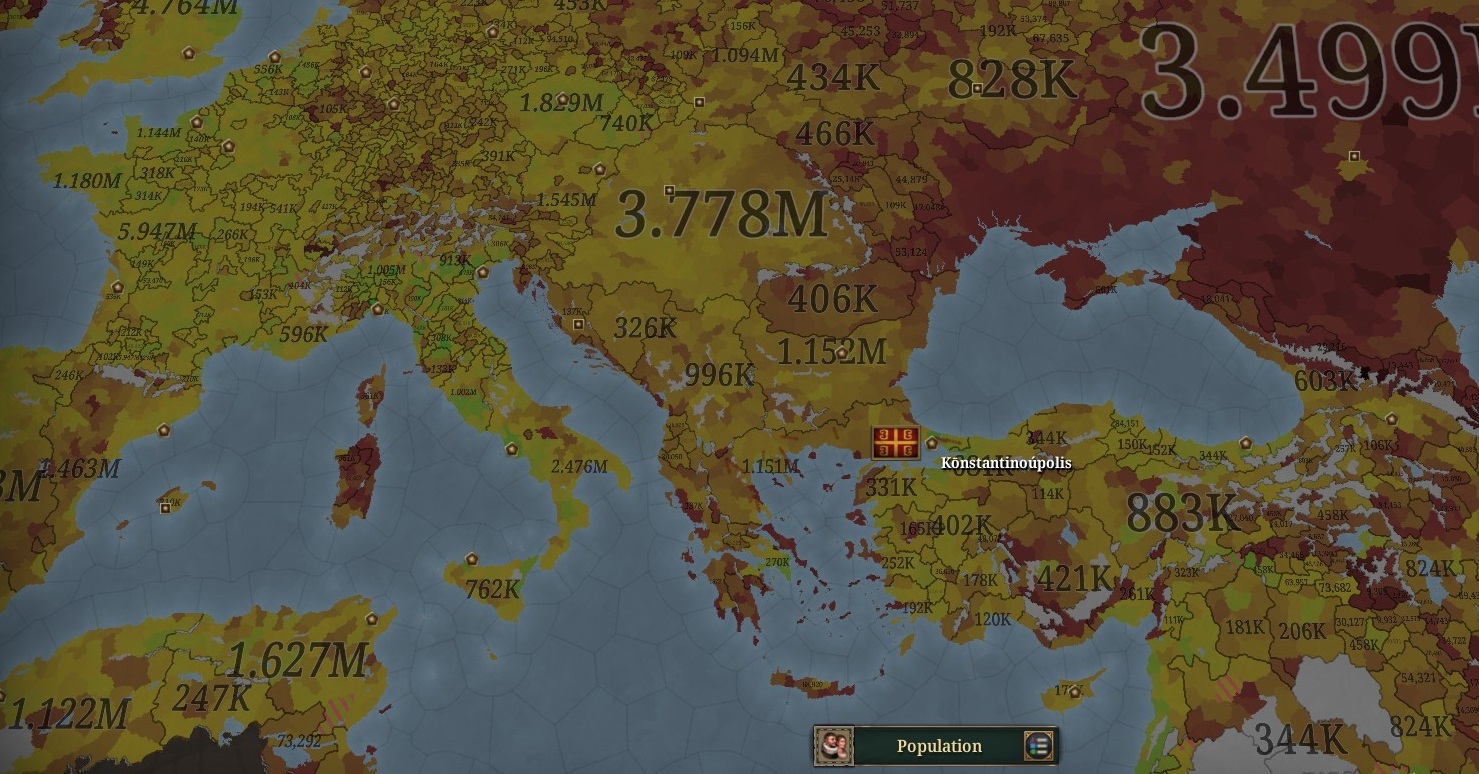Click the Byzantine flag near Konstantinoúpolis
This screenshot has height=774, width=1479.
[x=893, y=442]
